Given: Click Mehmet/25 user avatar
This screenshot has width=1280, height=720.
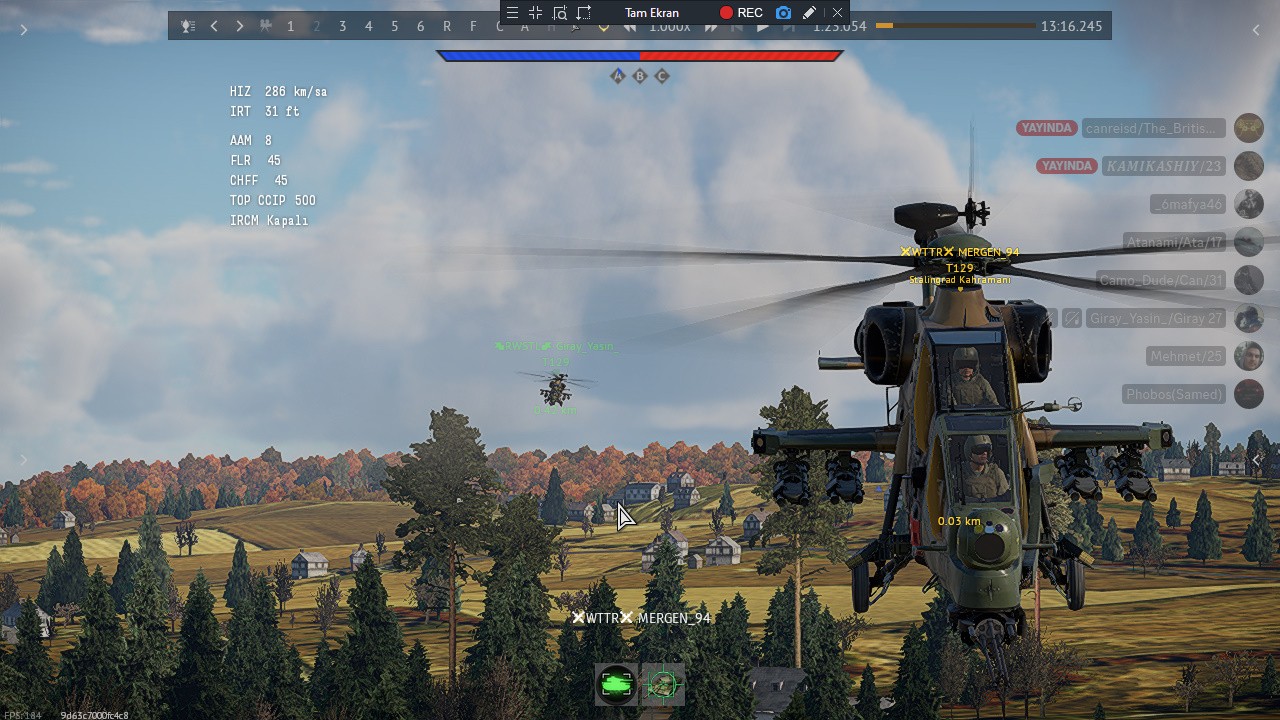Looking at the screenshot, I should tap(1248, 356).
